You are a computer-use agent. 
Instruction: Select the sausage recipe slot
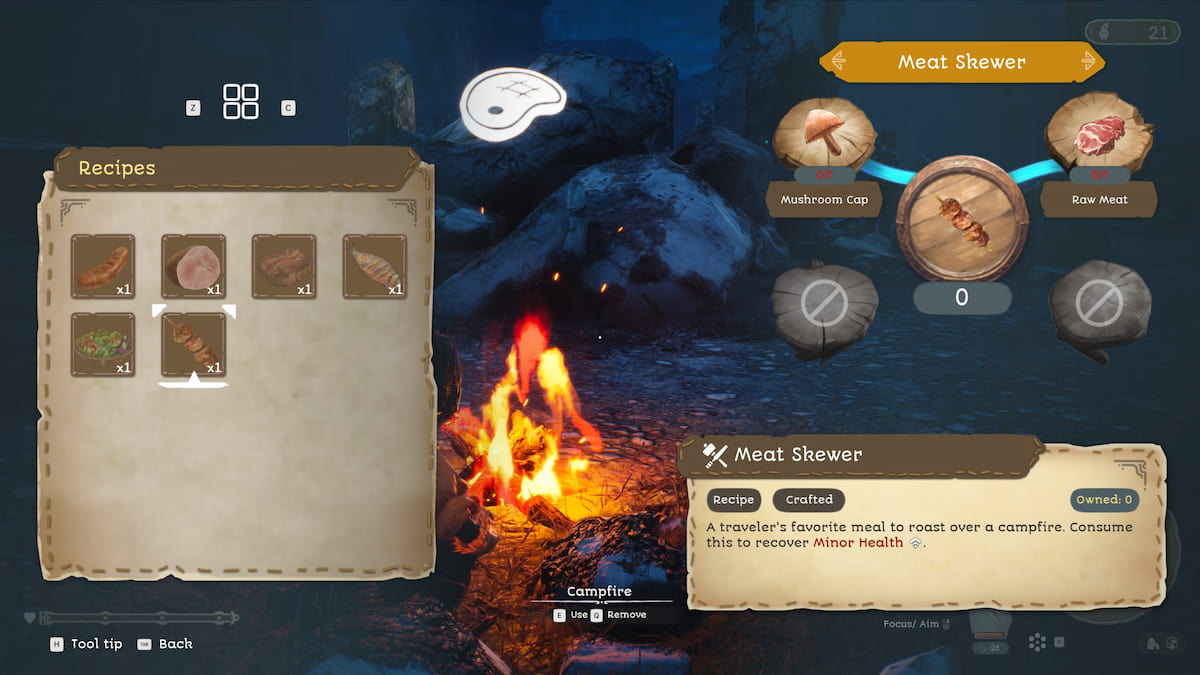click(103, 266)
